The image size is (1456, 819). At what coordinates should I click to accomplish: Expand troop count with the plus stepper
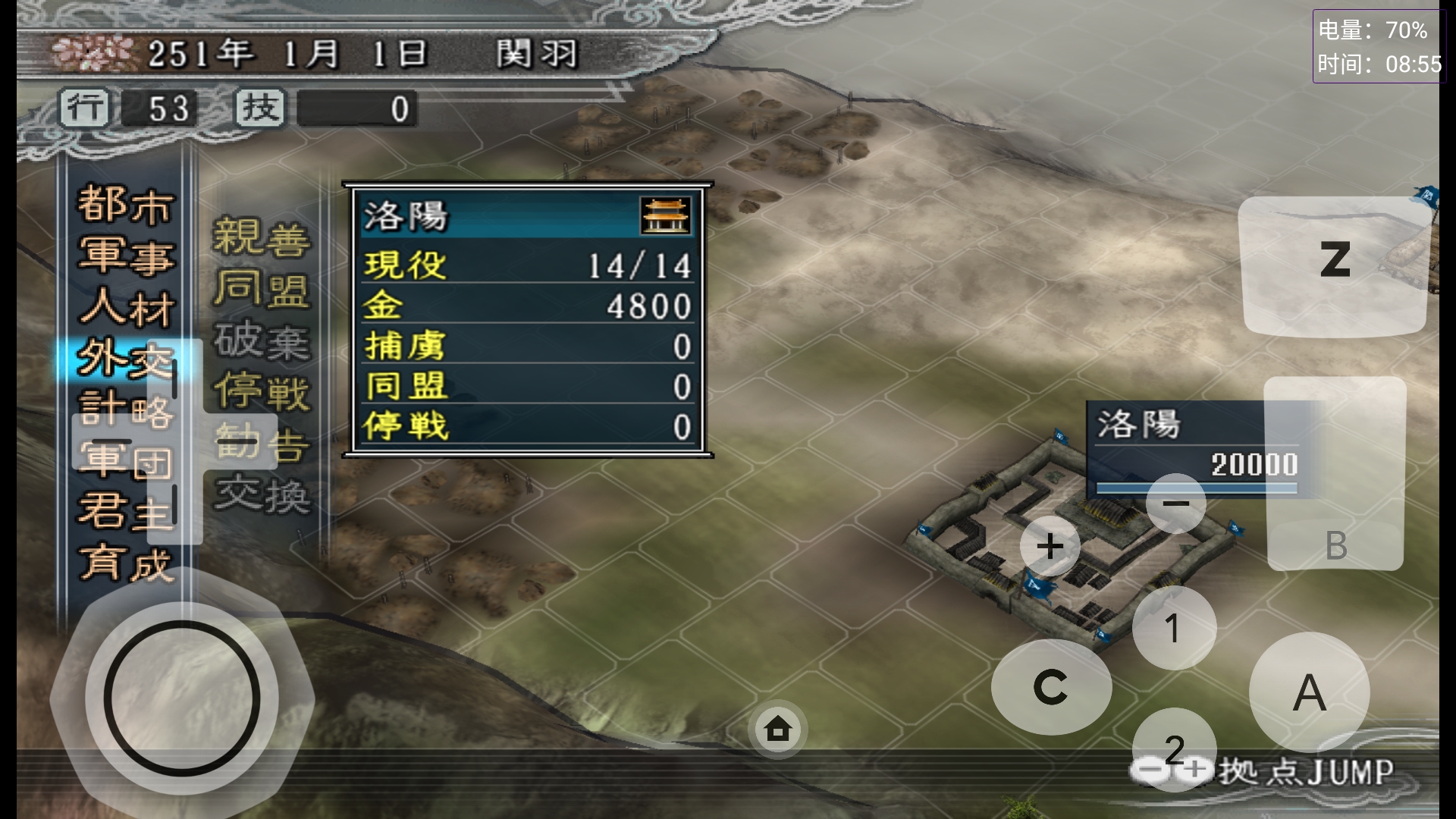point(1050,544)
